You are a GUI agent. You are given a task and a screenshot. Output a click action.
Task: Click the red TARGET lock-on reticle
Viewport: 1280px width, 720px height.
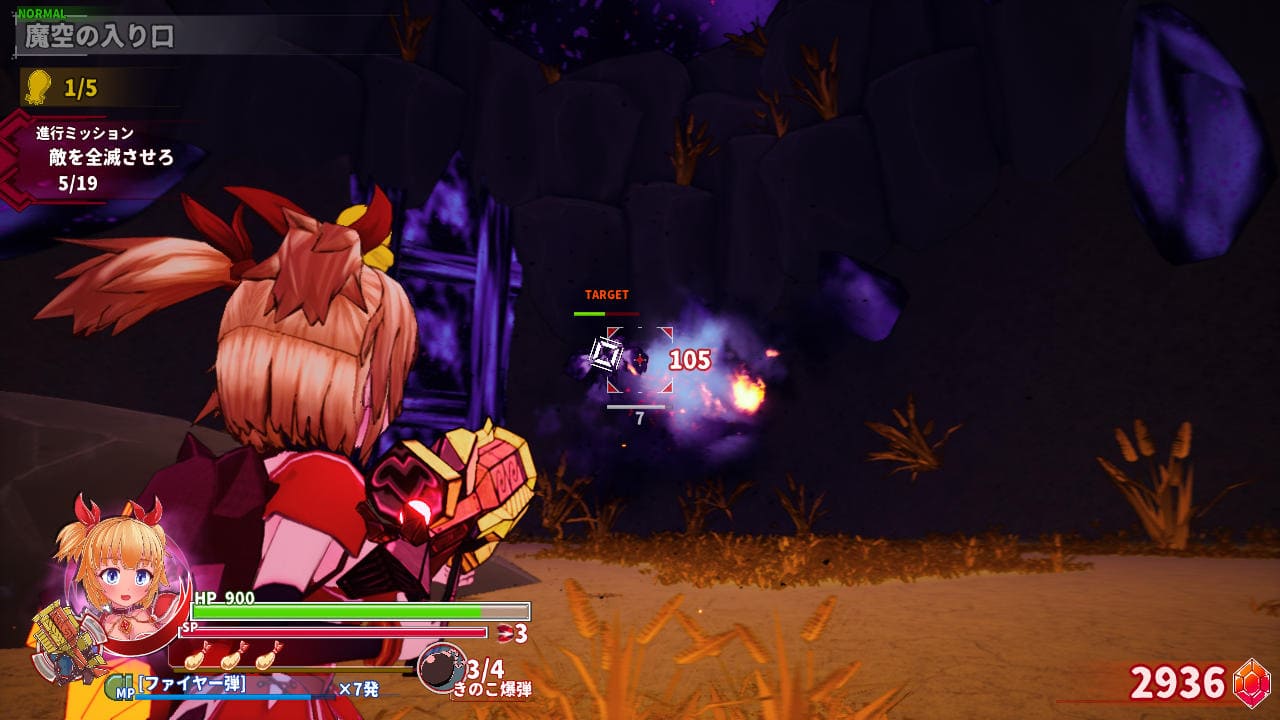coord(639,359)
